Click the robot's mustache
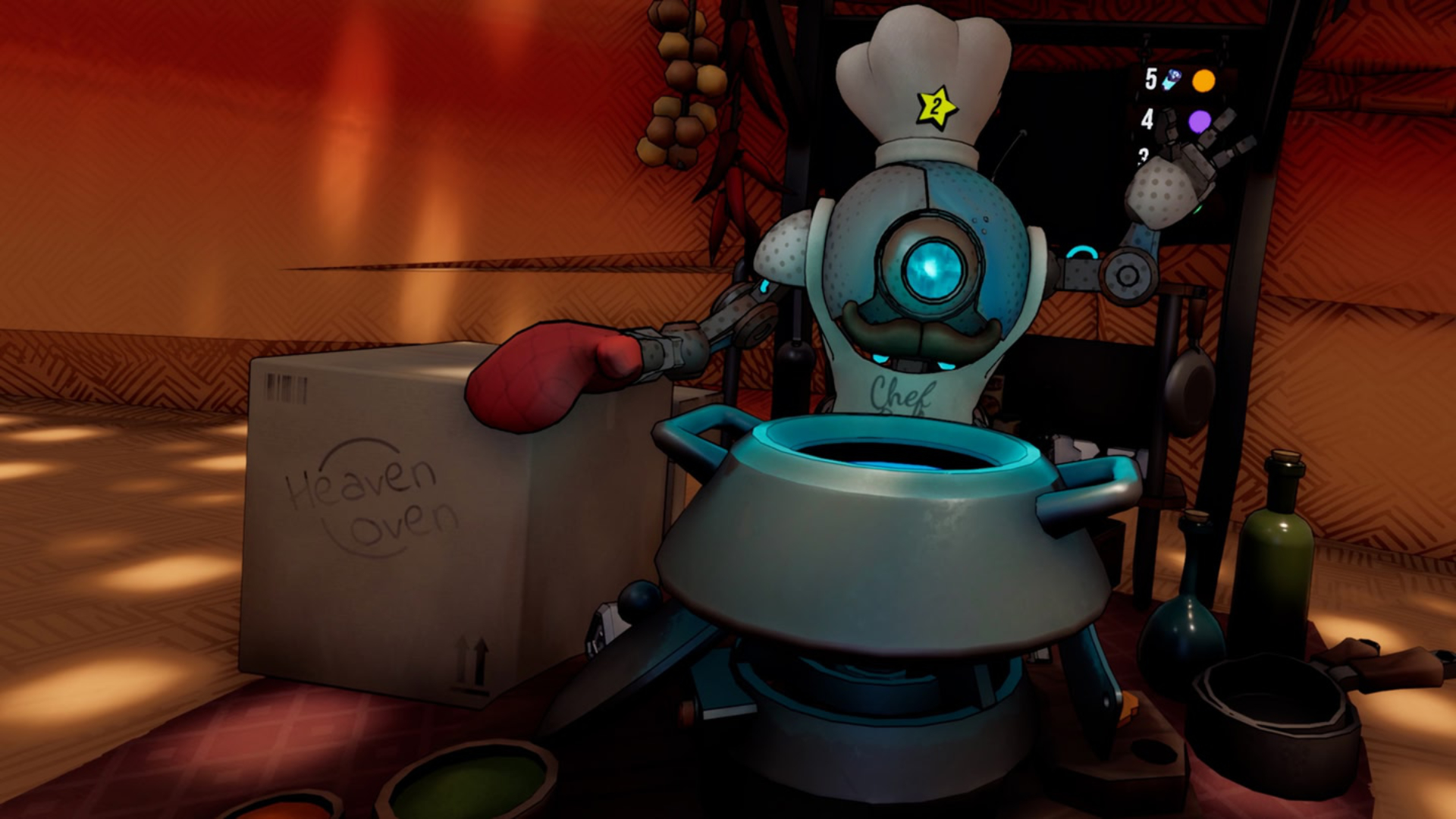 pos(921,334)
